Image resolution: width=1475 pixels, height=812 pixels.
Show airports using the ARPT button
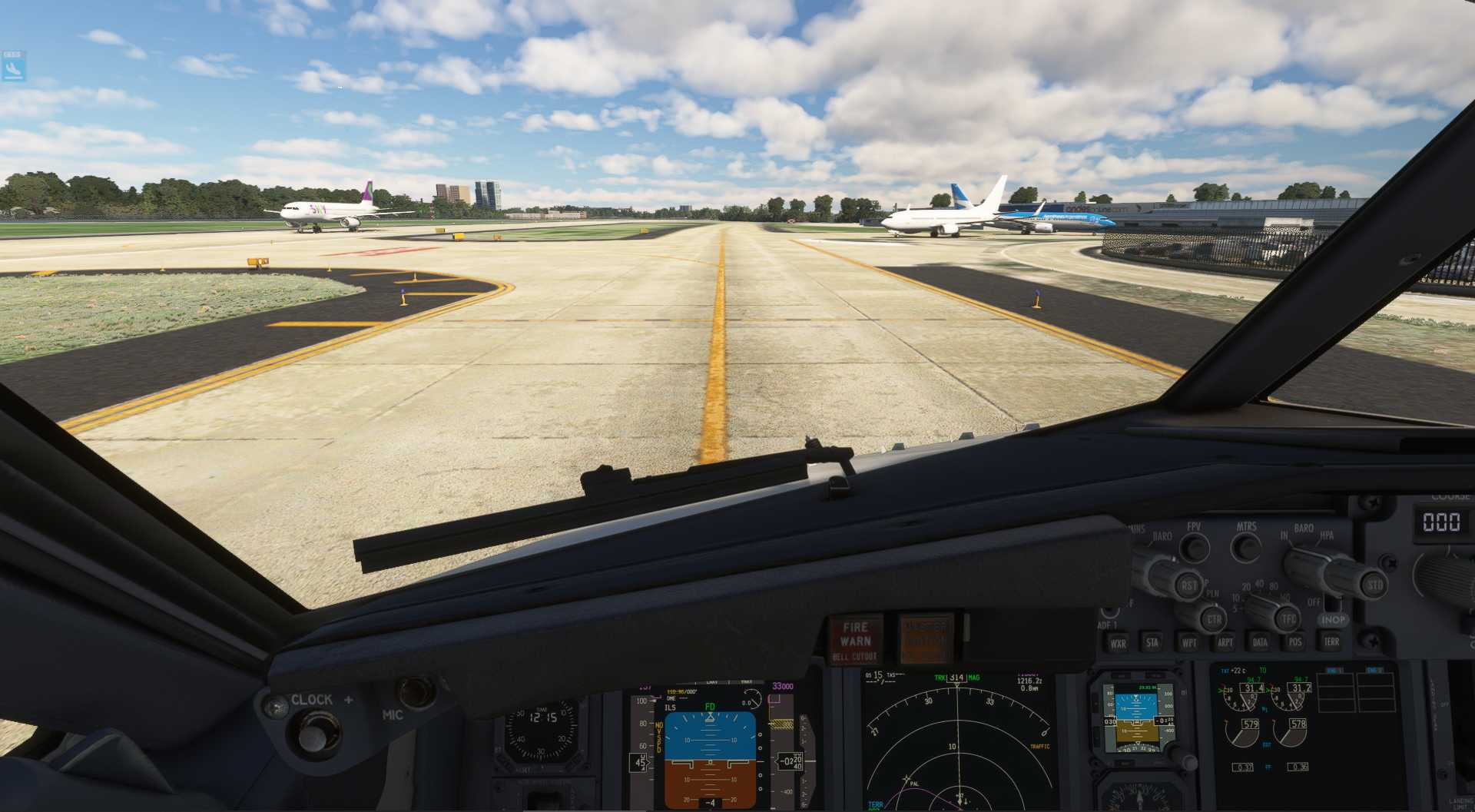coord(1225,643)
